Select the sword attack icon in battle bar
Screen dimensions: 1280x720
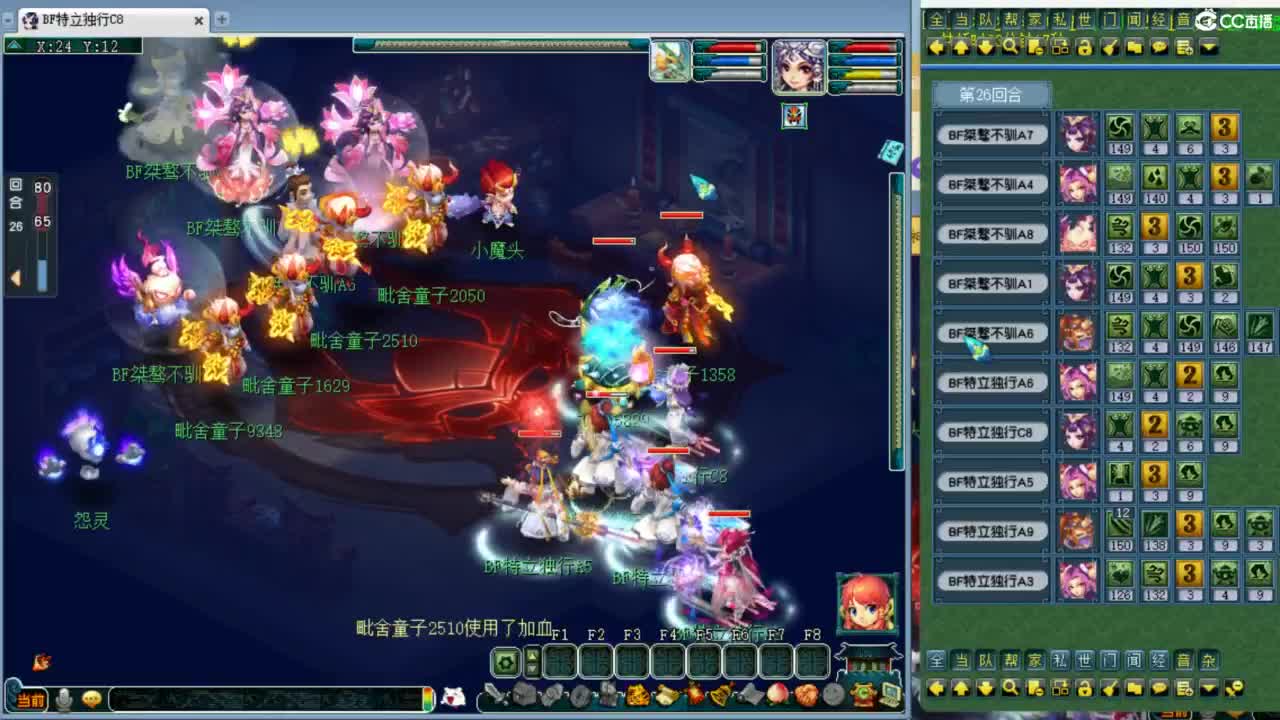(x=497, y=695)
